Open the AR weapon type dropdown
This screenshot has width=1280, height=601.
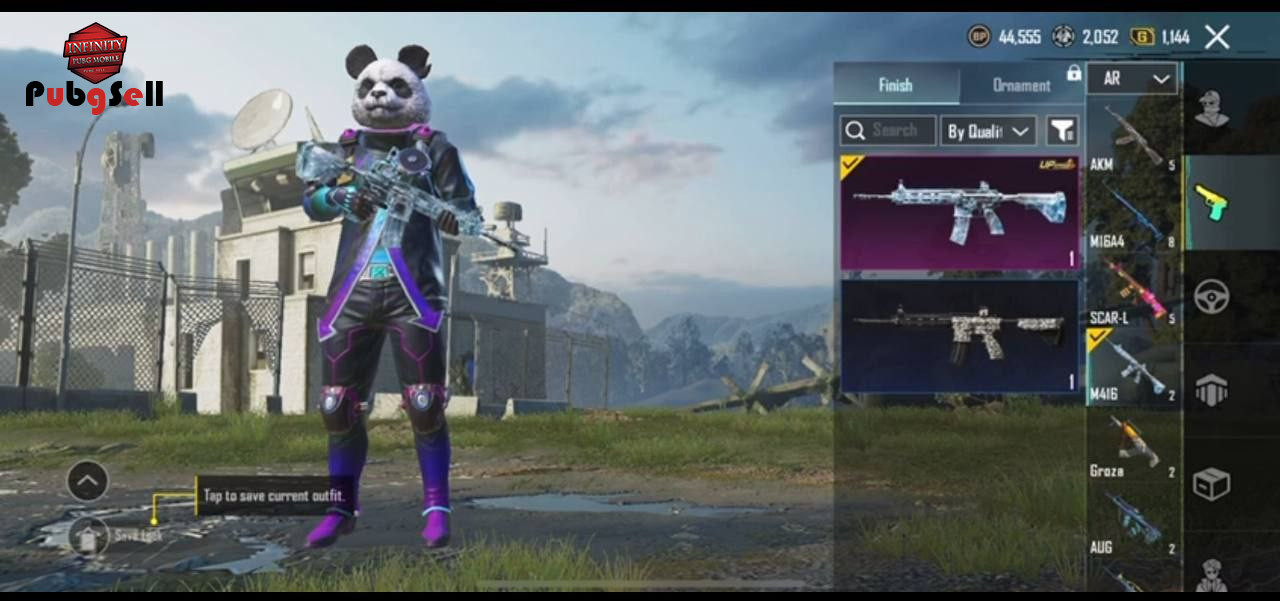1133,79
